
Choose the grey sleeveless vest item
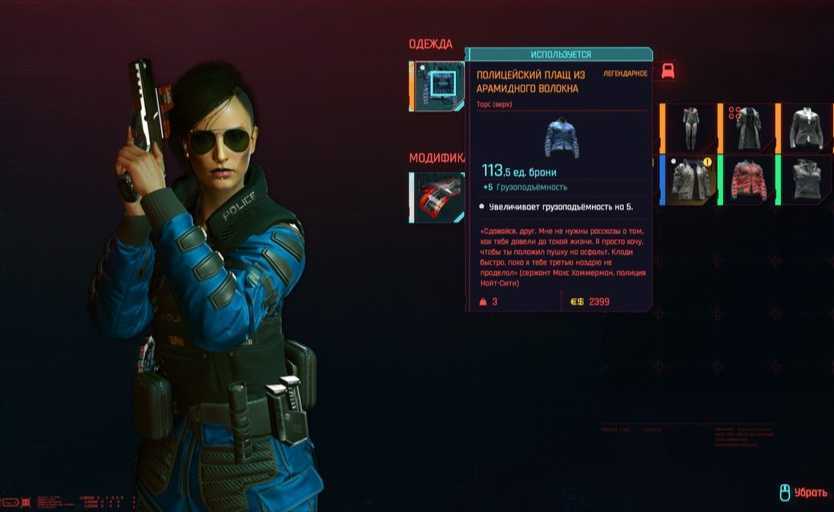tap(805, 180)
